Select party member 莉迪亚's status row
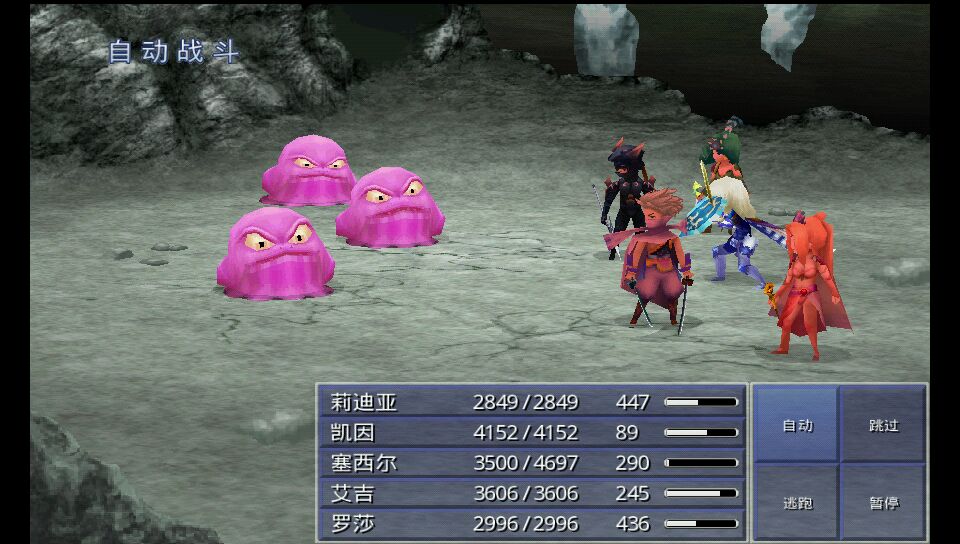Image resolution: width=960 pixels, height=544 pixels. coord(532,402)
